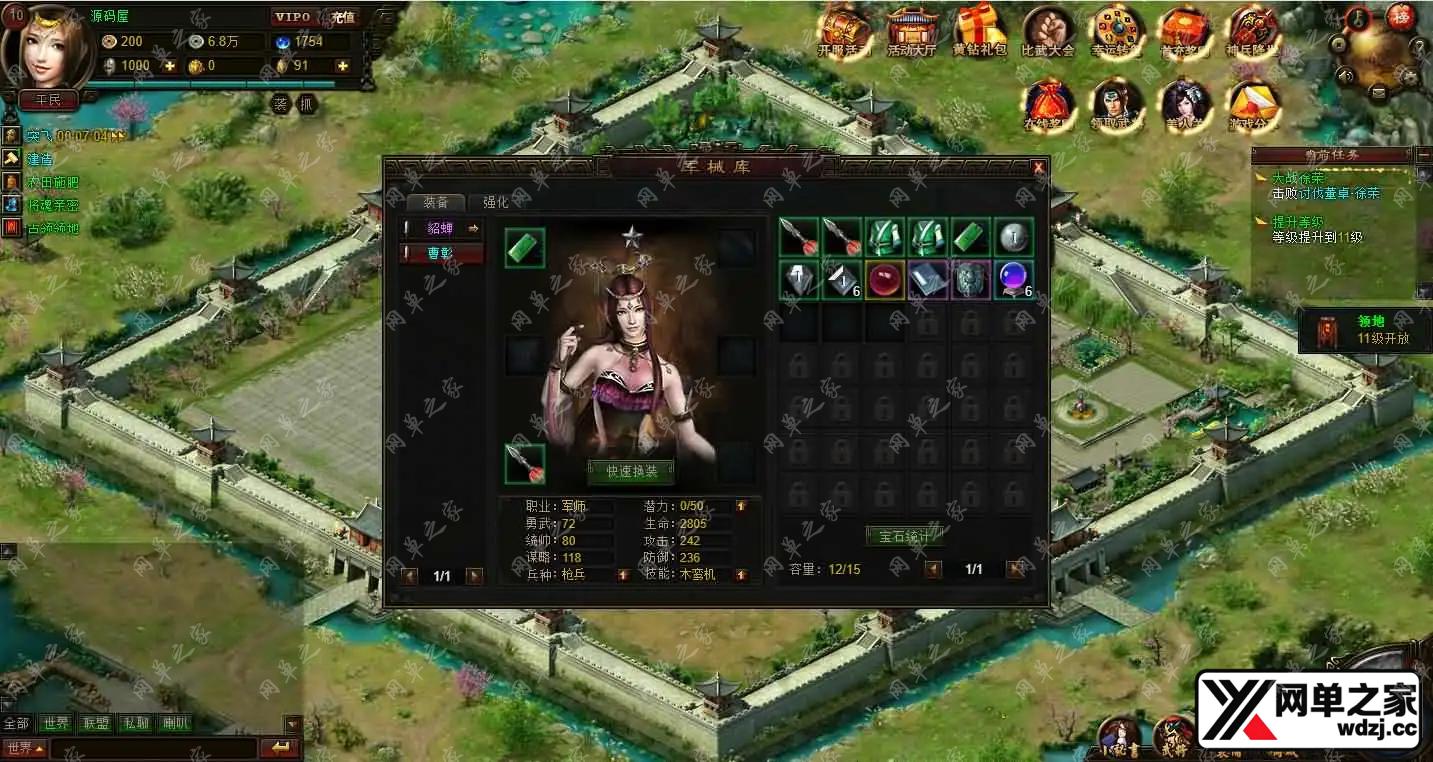Image resolution: width=1433 pixels, height=762 pixels.
Task: Select the blue crystal ball item
Action: pos(1012,280)
